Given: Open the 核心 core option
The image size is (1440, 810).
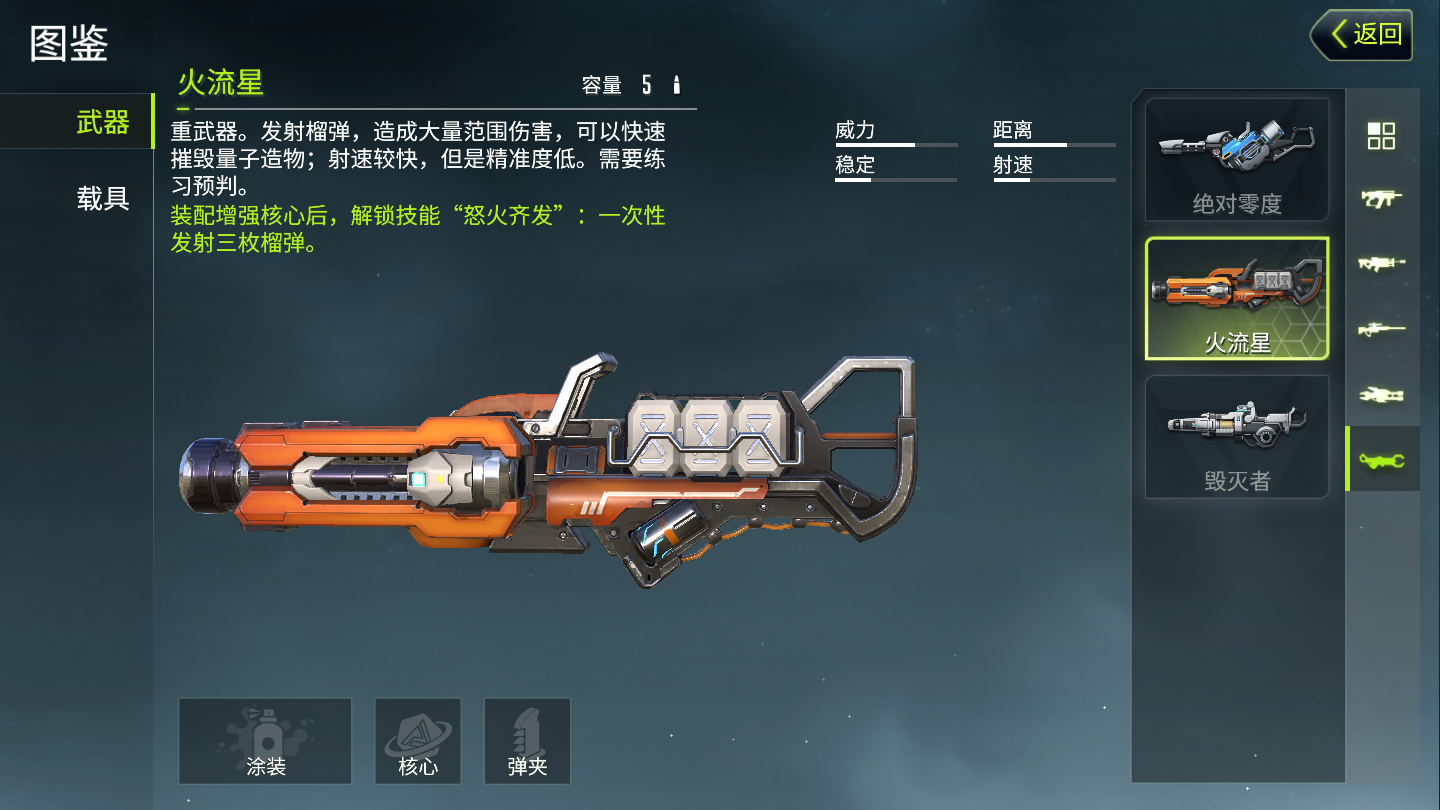Looking at the screenshot, I should tap(418, 741).
